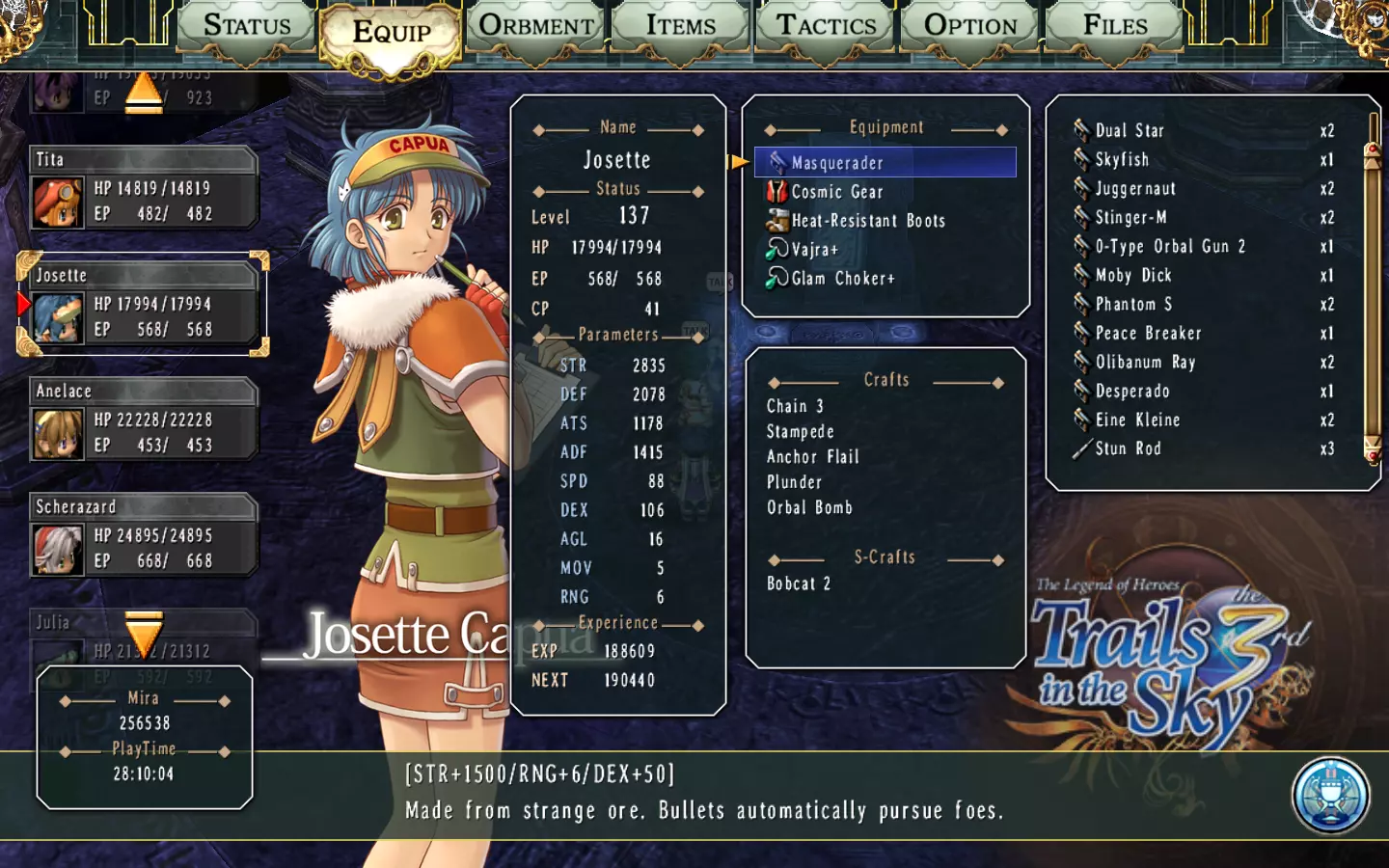Viewport: 1389px width, 868px height.
Task: Select Tita in the party list
Action: click(x=145, y=188)
